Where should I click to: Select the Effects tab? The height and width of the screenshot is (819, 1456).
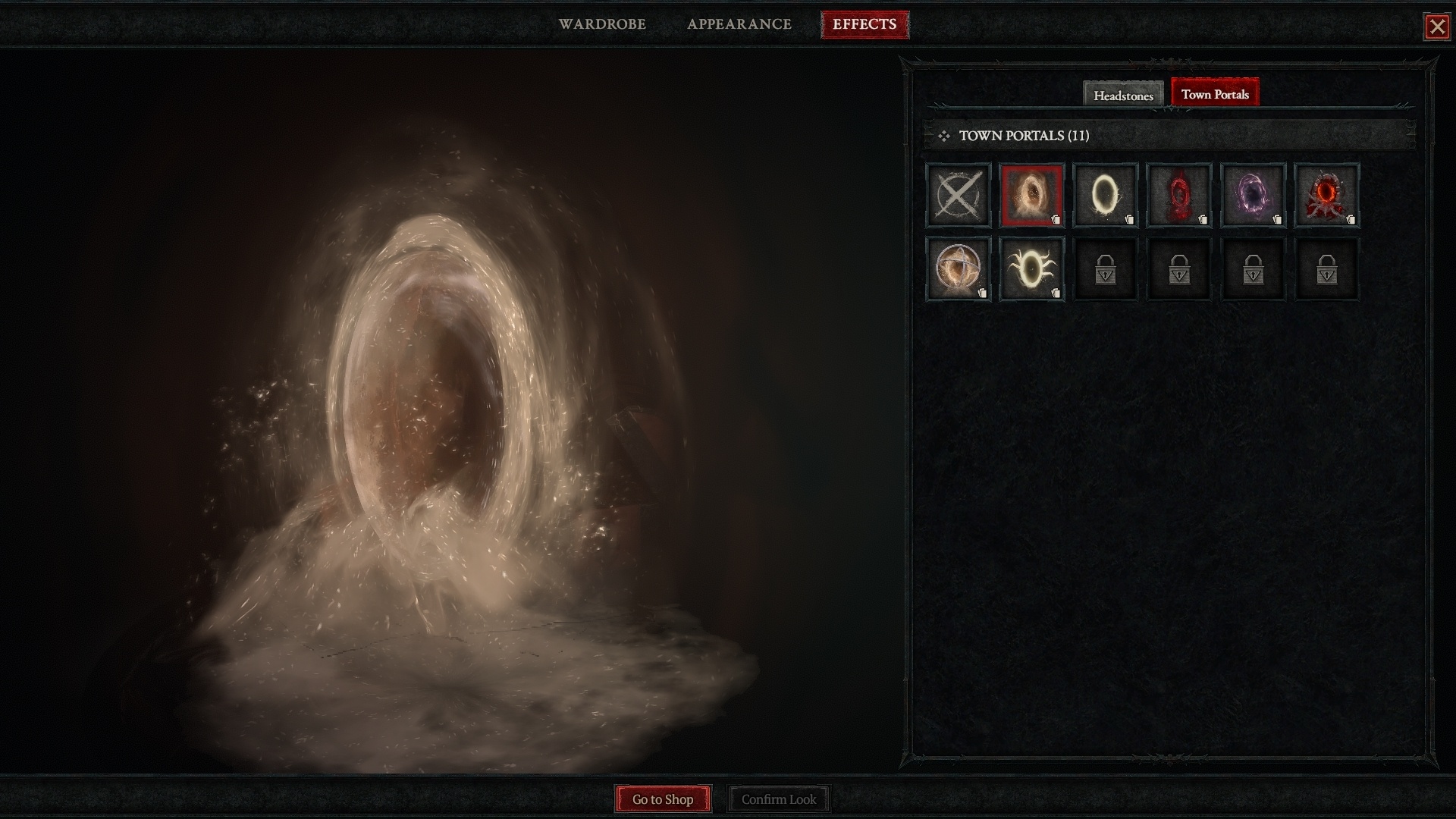pos(864,24)
